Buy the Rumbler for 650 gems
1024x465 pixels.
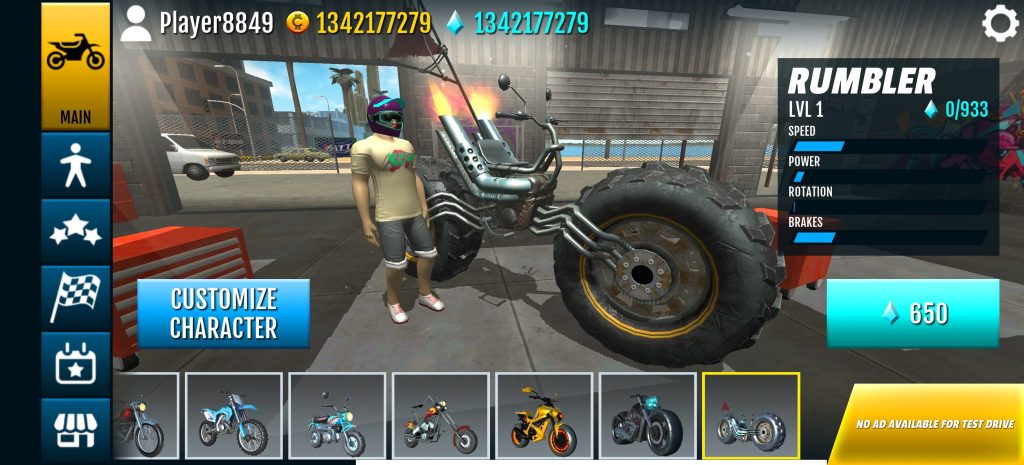(912, 313)
